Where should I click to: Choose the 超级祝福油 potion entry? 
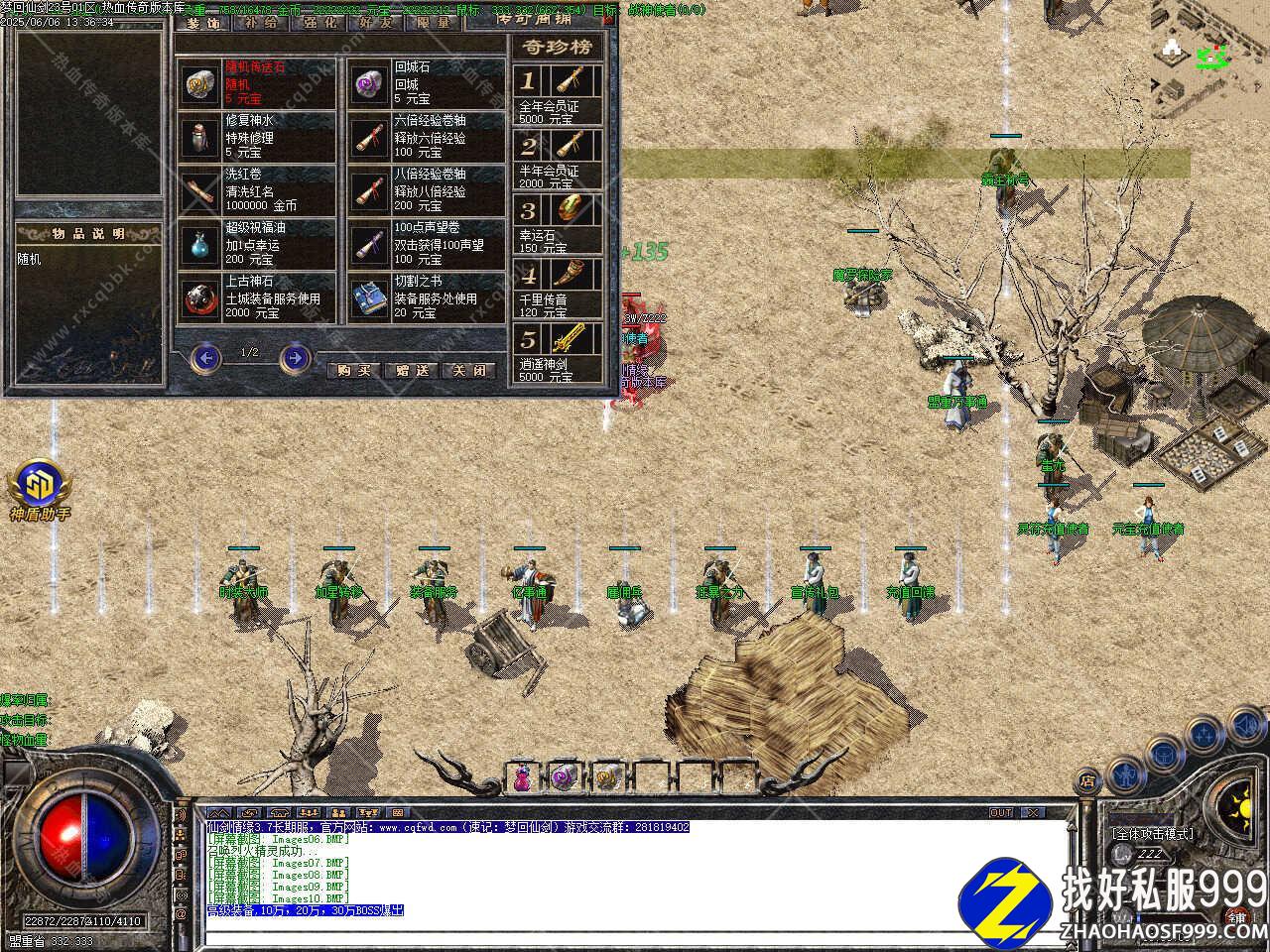tap(256, 244)
